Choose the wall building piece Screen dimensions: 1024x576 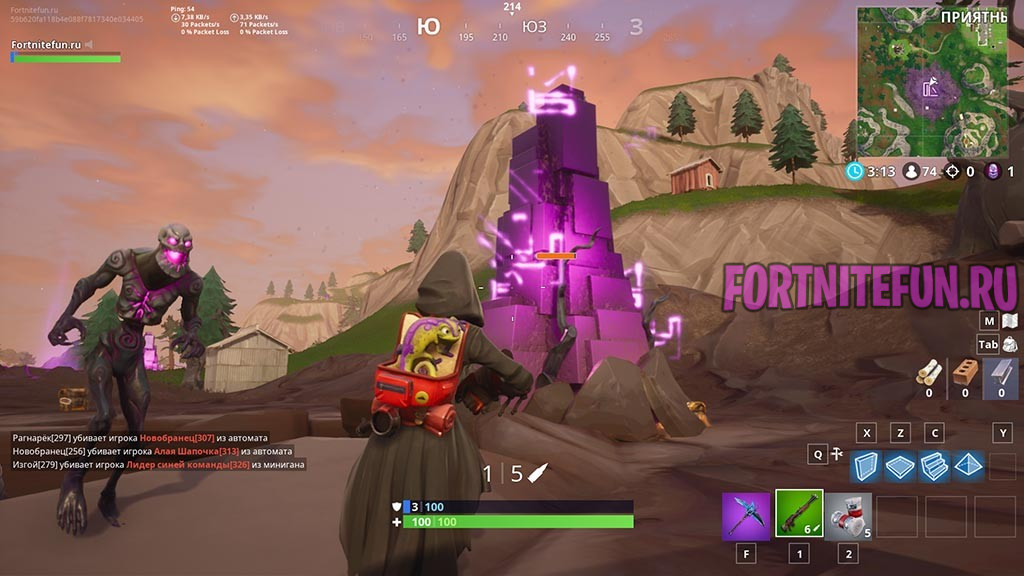coord(867,466)
